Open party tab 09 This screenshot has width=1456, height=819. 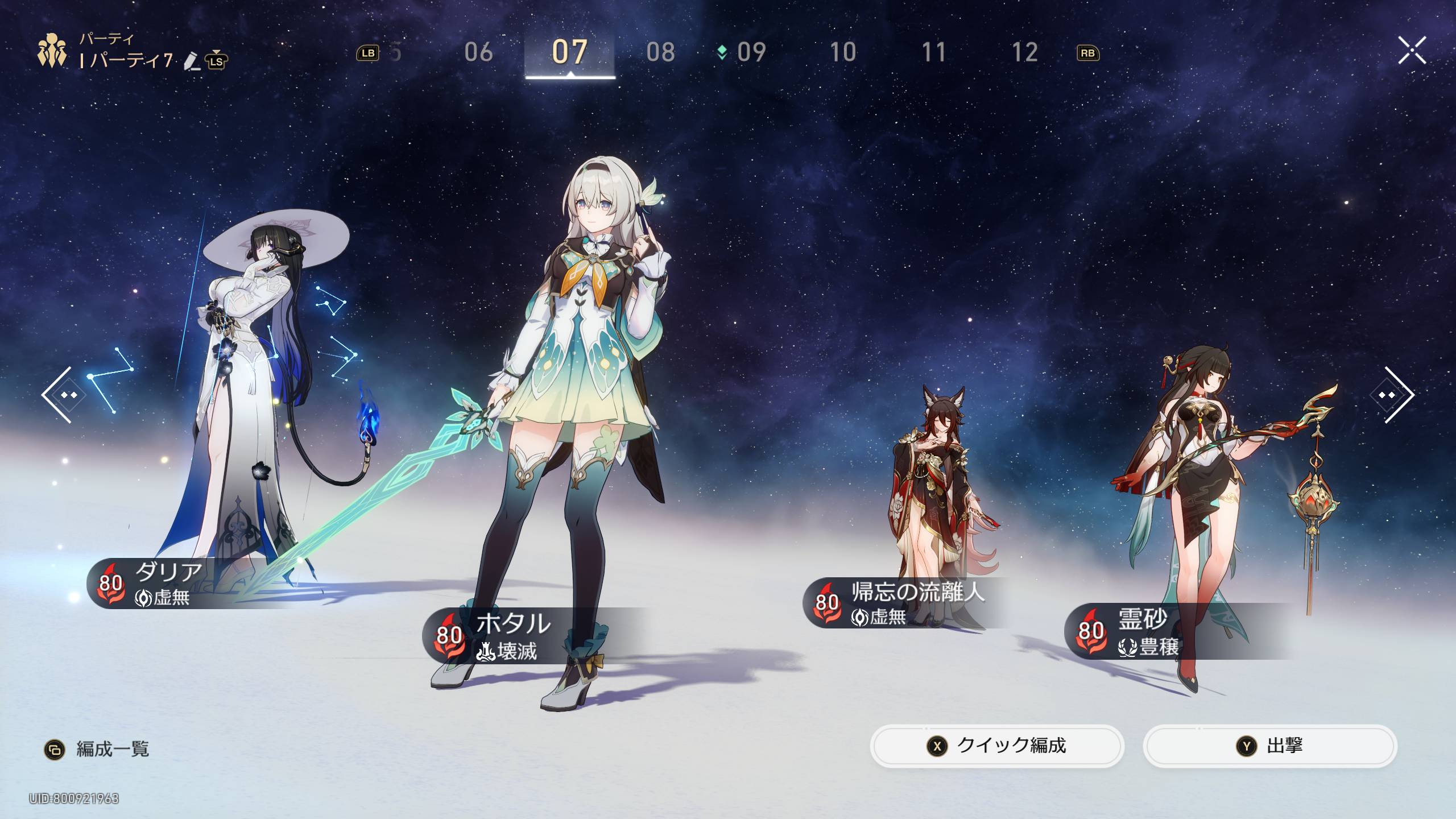[751, 52]
